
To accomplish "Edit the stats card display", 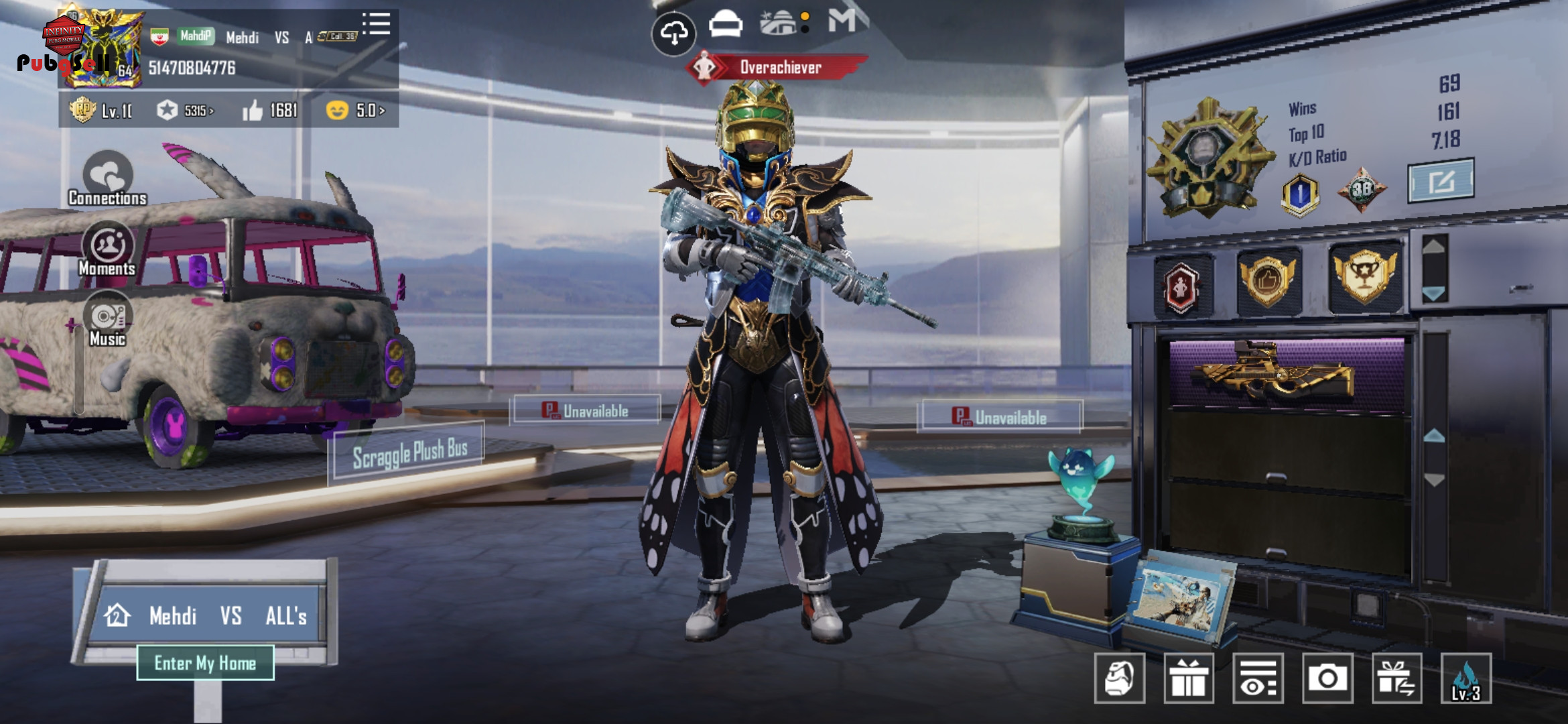I will tap(1441, 180).
